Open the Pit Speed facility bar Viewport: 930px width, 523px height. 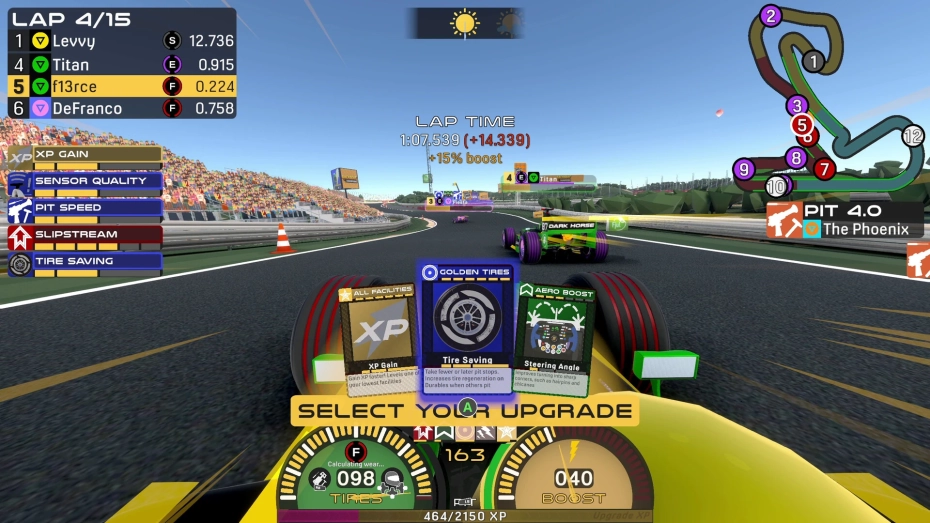tap(85, 210)
